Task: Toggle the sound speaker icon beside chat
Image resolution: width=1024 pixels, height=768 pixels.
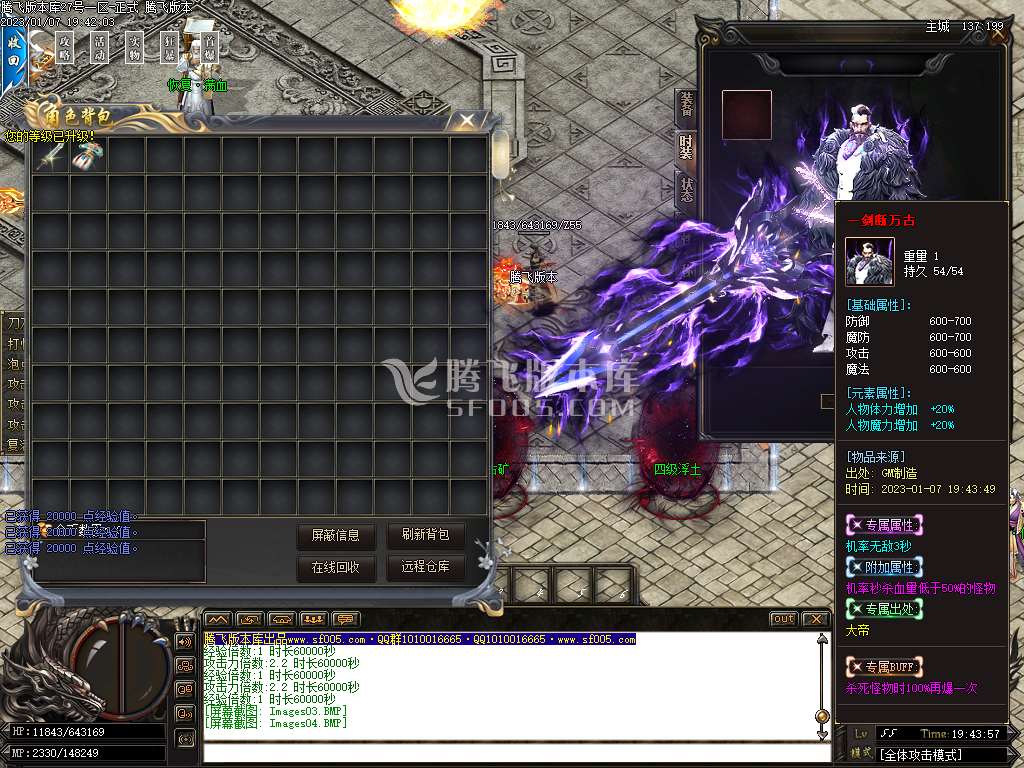Action: pyautogui.click(x=185, y=641)
